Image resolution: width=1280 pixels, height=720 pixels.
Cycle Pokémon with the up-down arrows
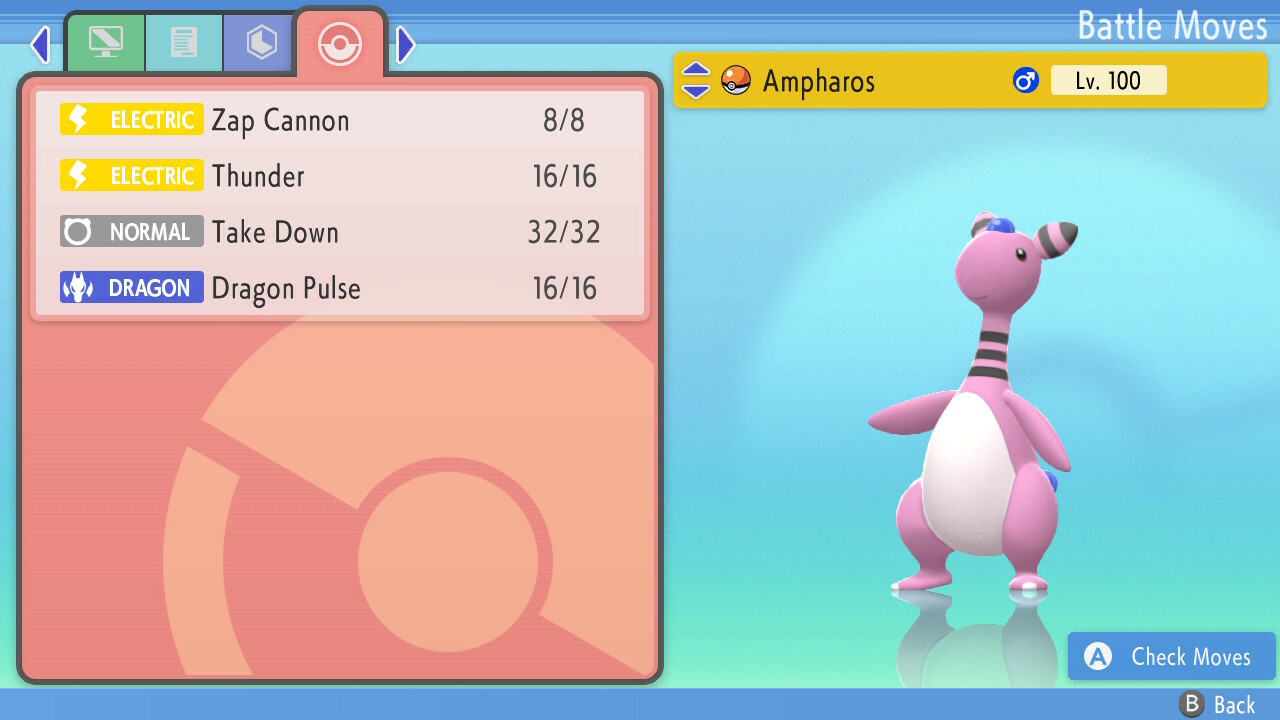pyautogui.click(x=696, y=81)
